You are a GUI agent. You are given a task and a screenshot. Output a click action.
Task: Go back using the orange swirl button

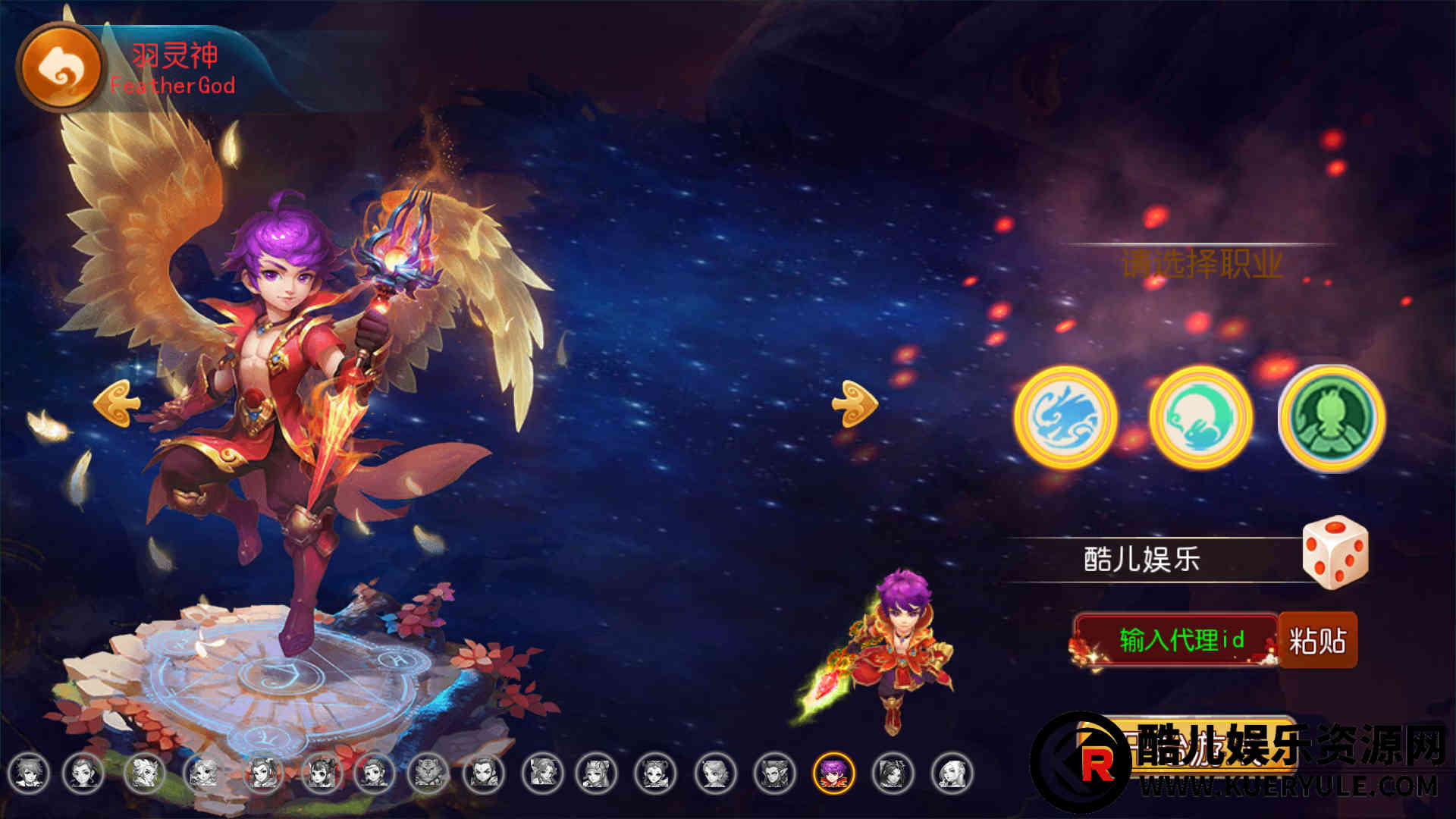click(x=59, y=67)
